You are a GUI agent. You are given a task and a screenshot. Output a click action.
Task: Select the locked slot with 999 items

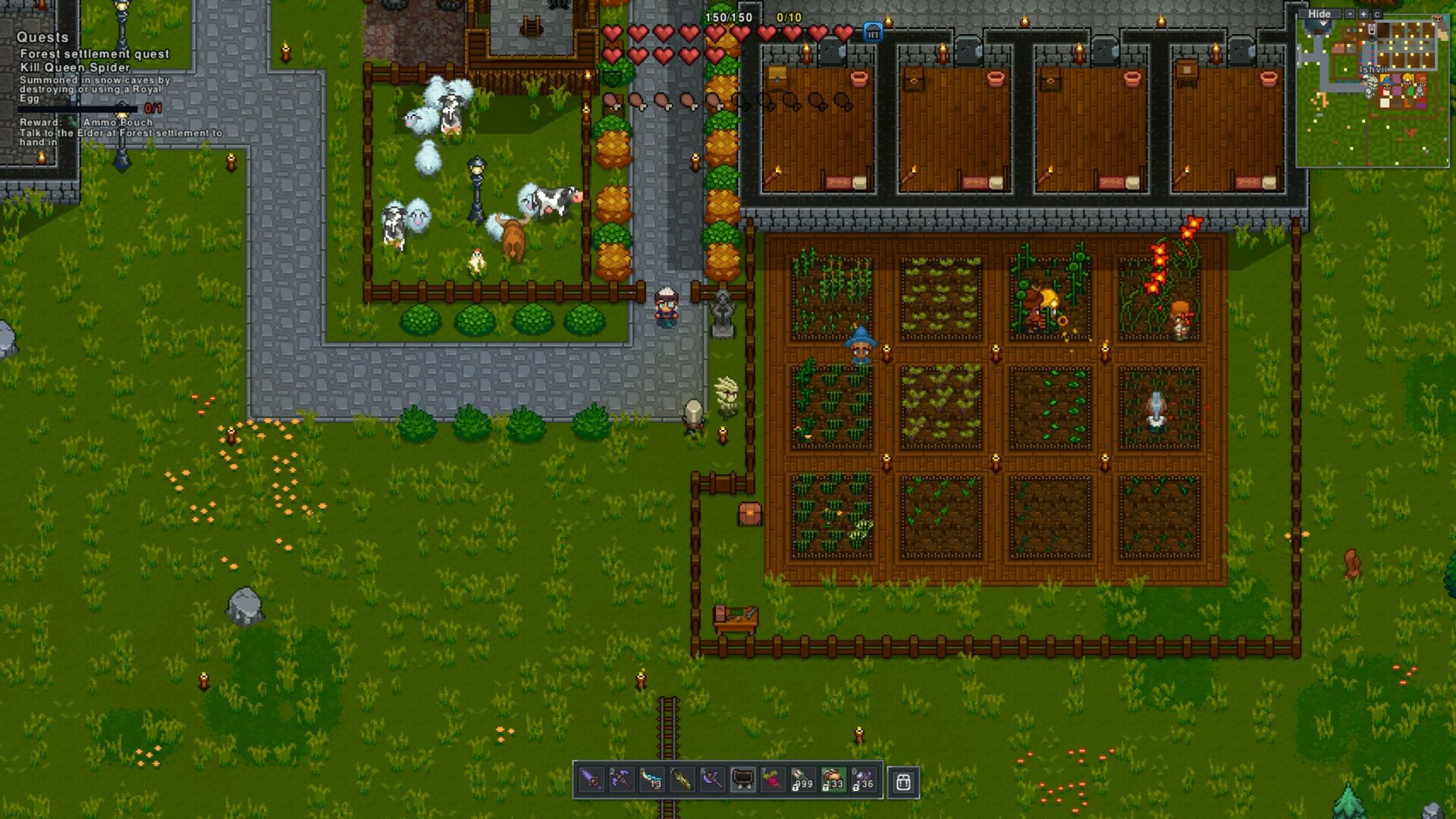tap(802, 780)
